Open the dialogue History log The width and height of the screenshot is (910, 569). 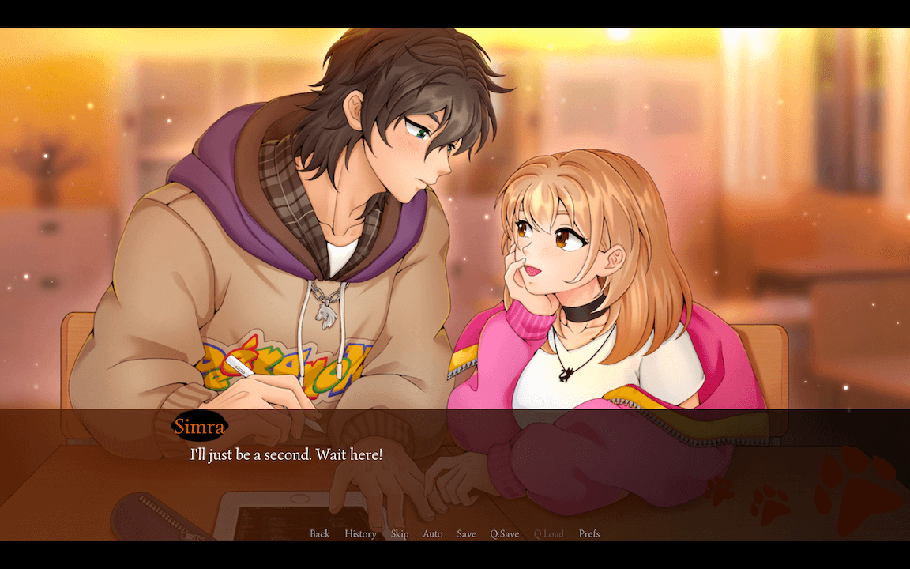coord(360,534)
